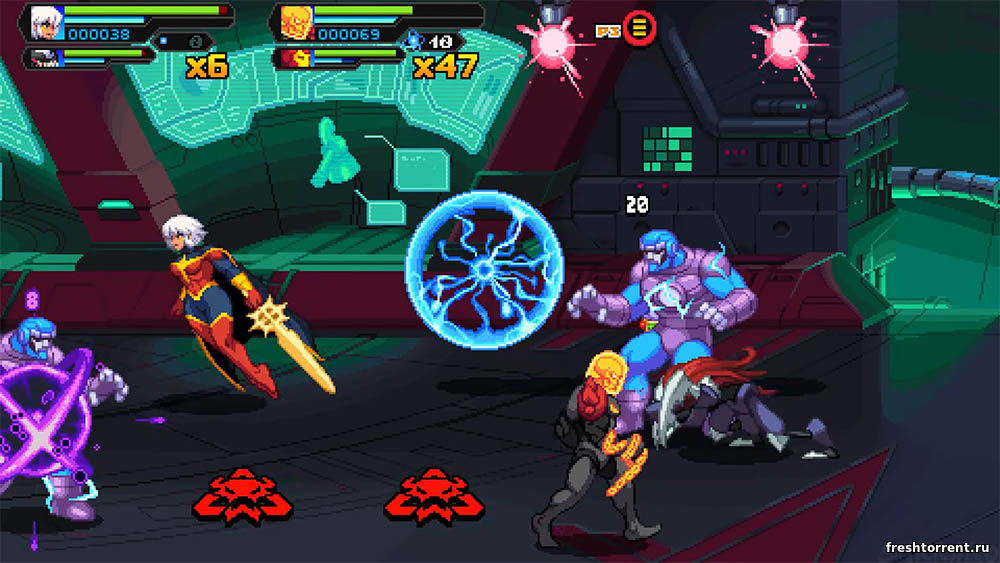Click player two's reserve partner portrait
This screenshot has height=563, width=1000.
coord(294,58)
